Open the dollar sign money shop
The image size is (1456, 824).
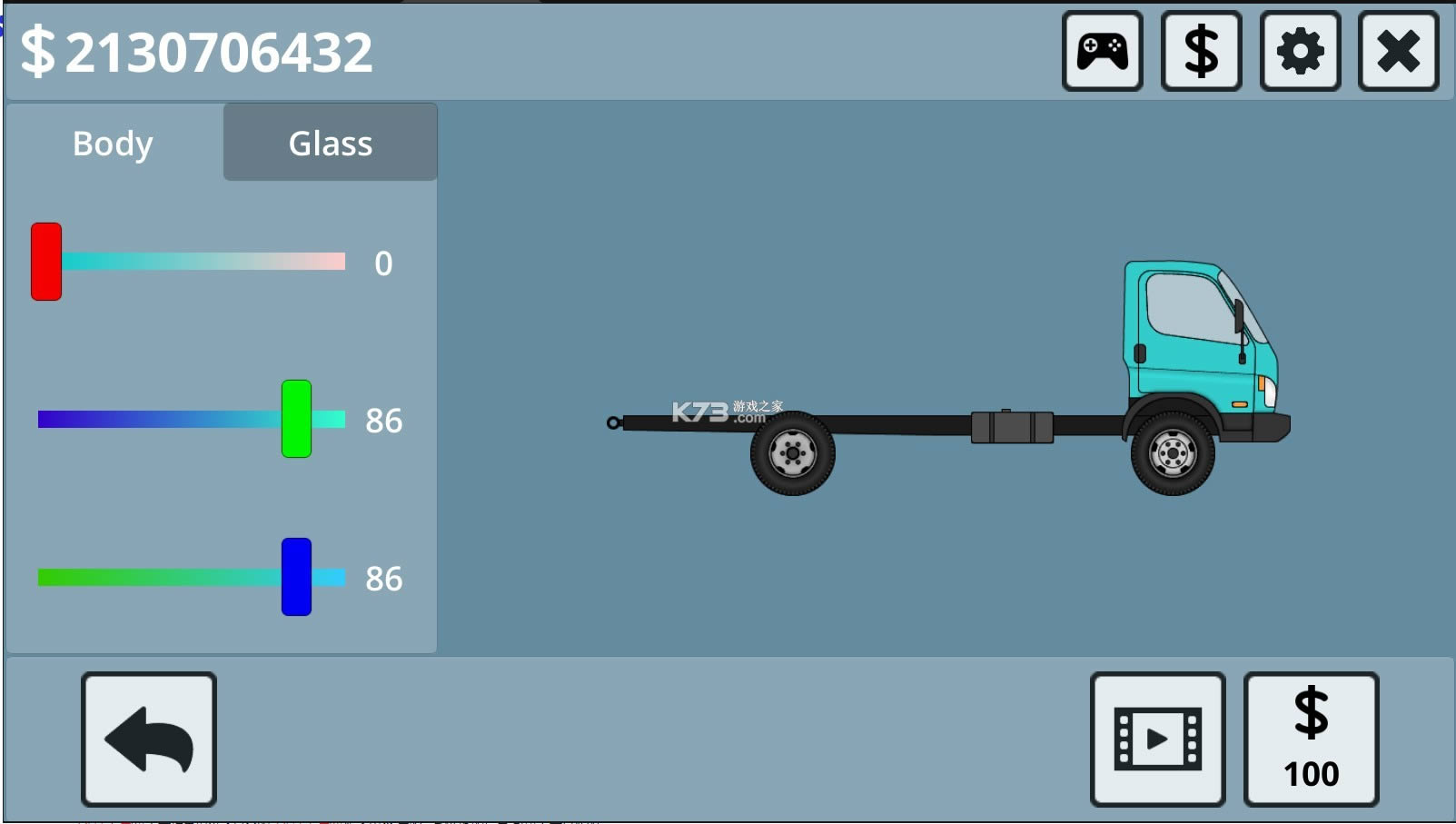(1201, 51)
